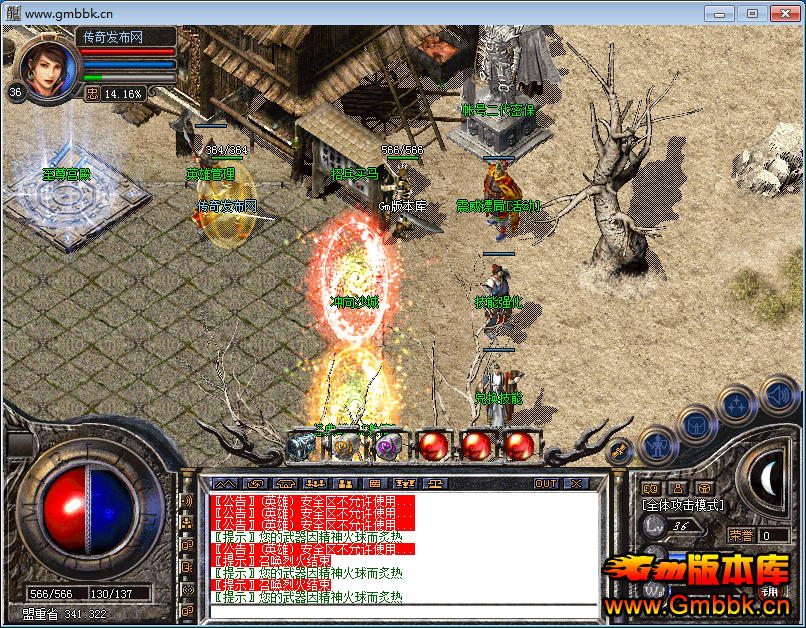
Task: Close the chat panel with X button
Action: pyautogui.click(x=575, y=483)
